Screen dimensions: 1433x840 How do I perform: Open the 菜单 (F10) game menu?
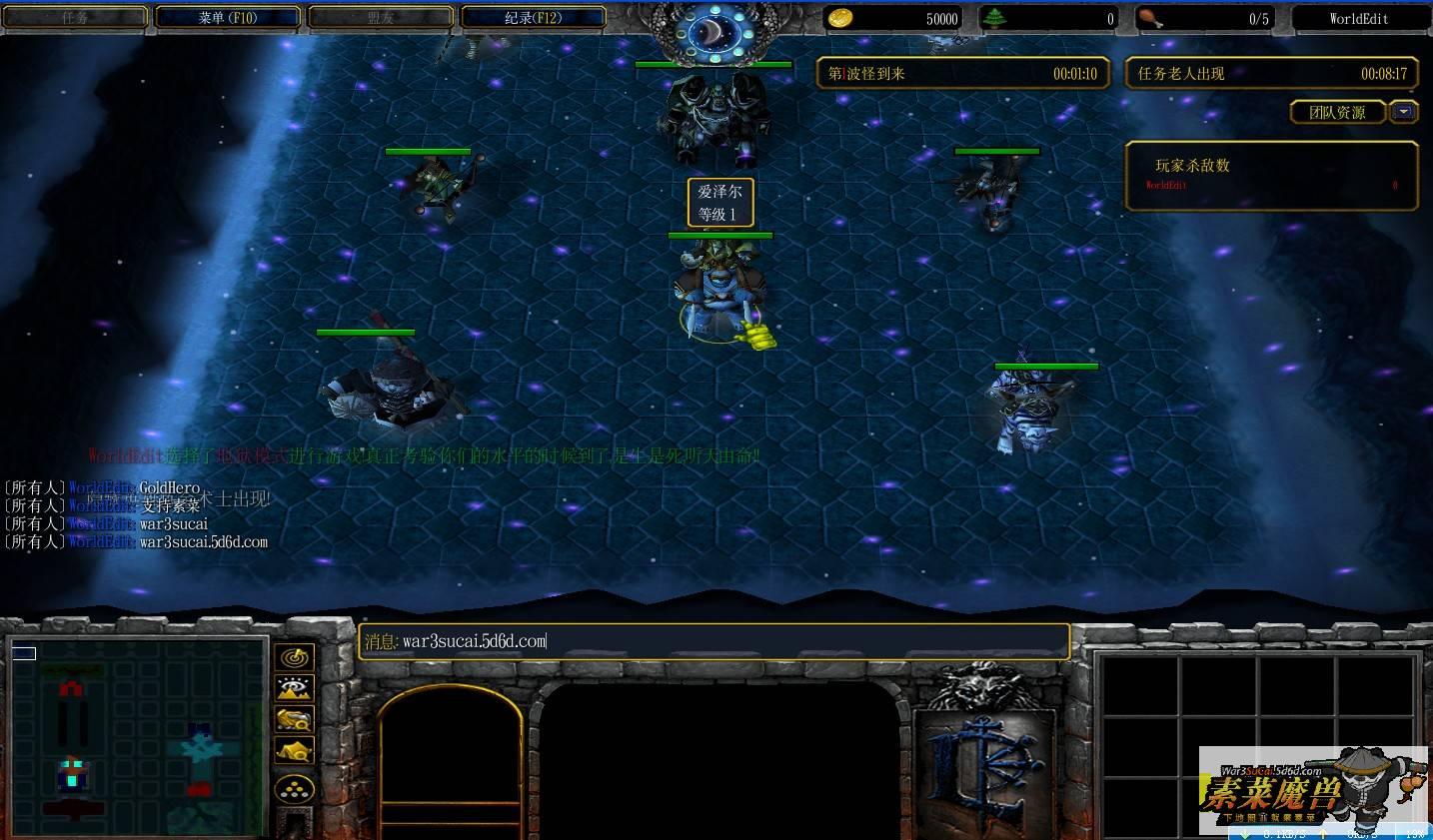pyautogui.click(x=227, y=18)
